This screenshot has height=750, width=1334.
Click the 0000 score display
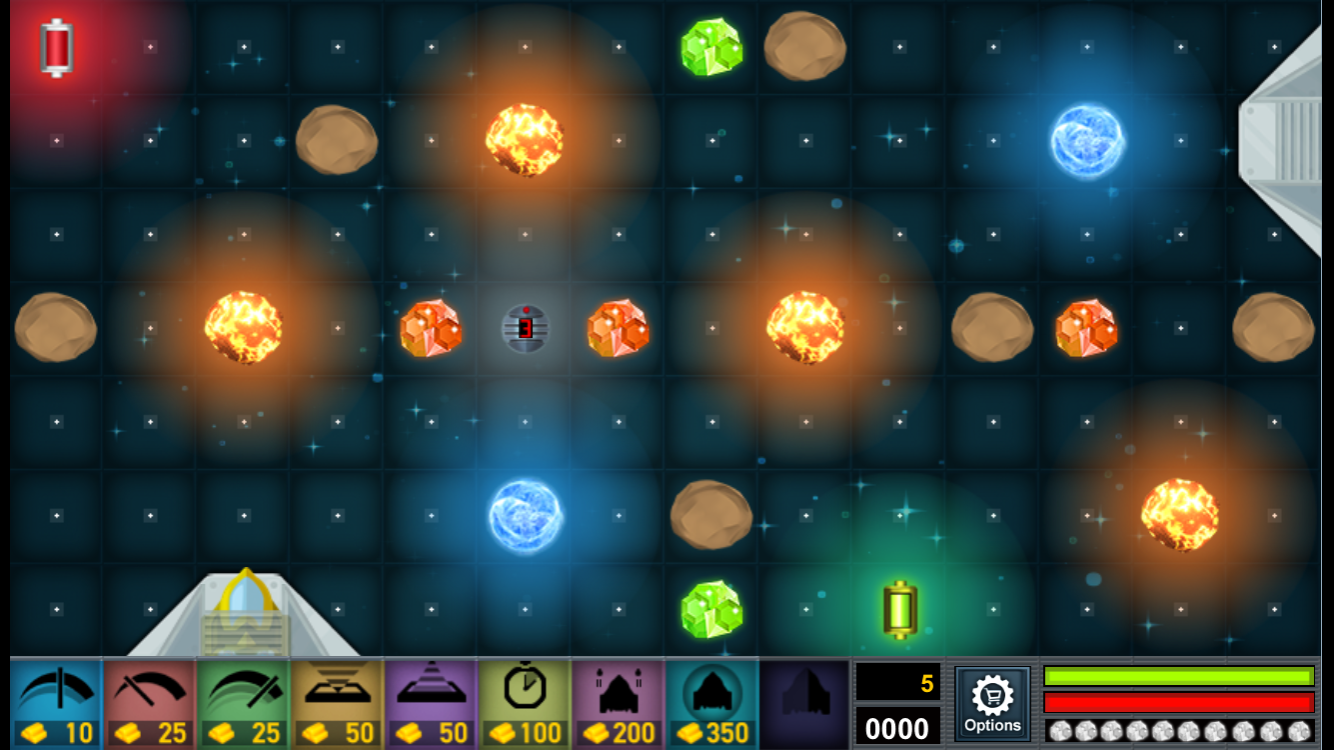[897, 728]
